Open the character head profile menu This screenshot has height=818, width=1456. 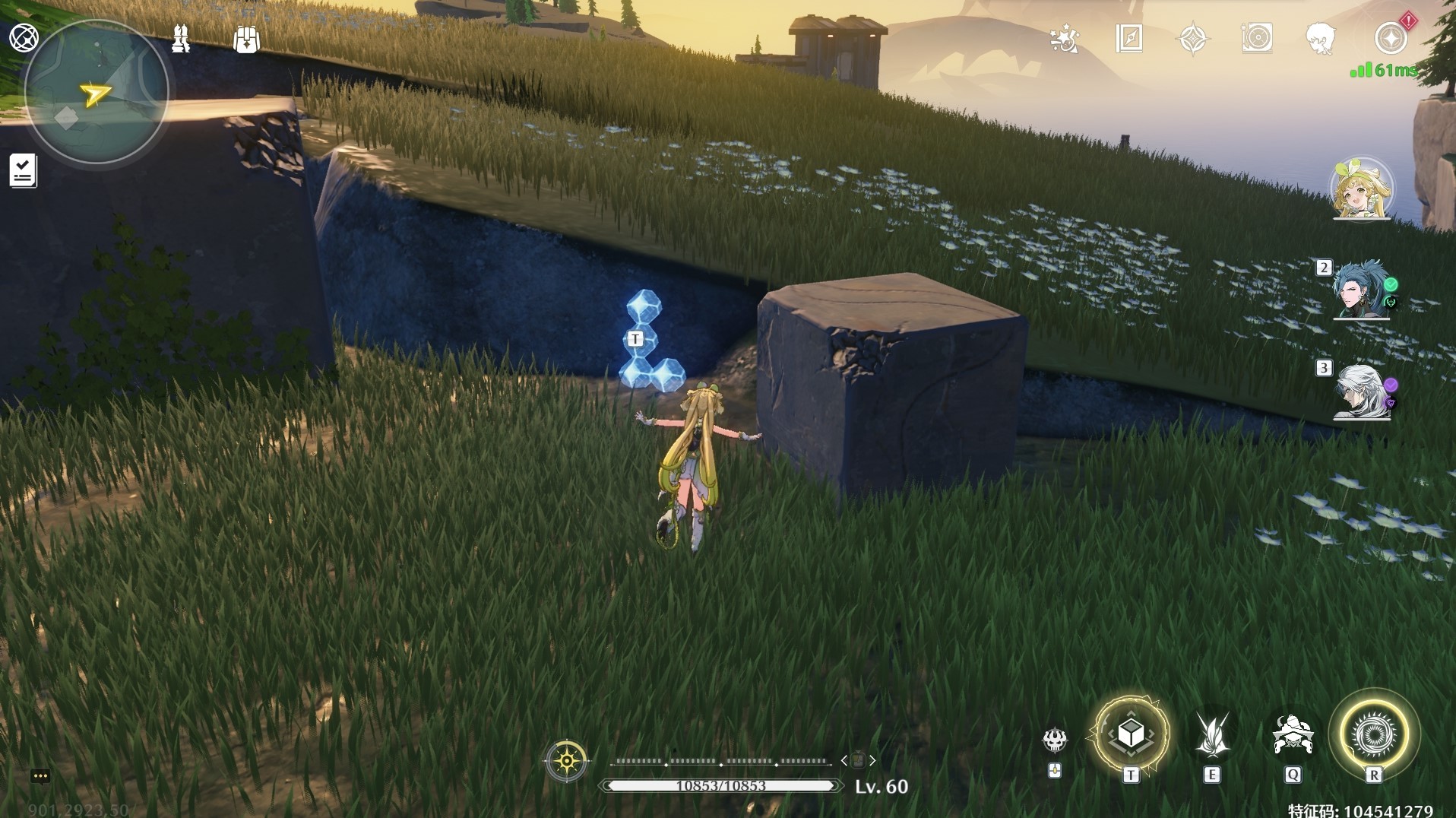(x=1321, y=38)
